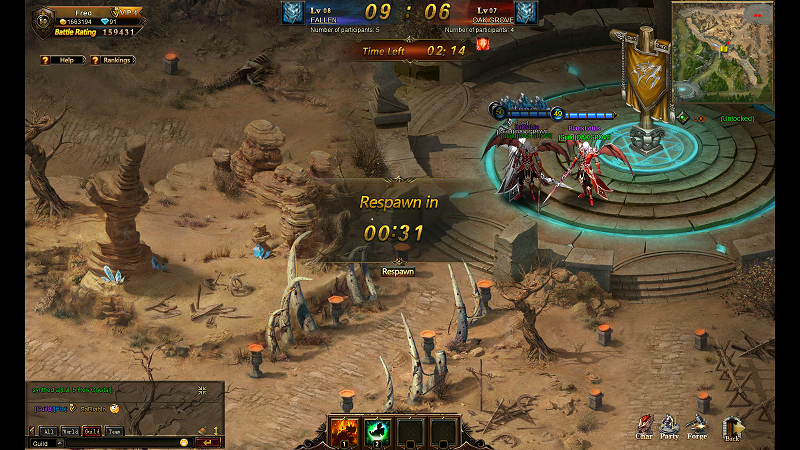Switch chat to the Team tab
Screen dimensions: 800x450
(x=115, y=431)
